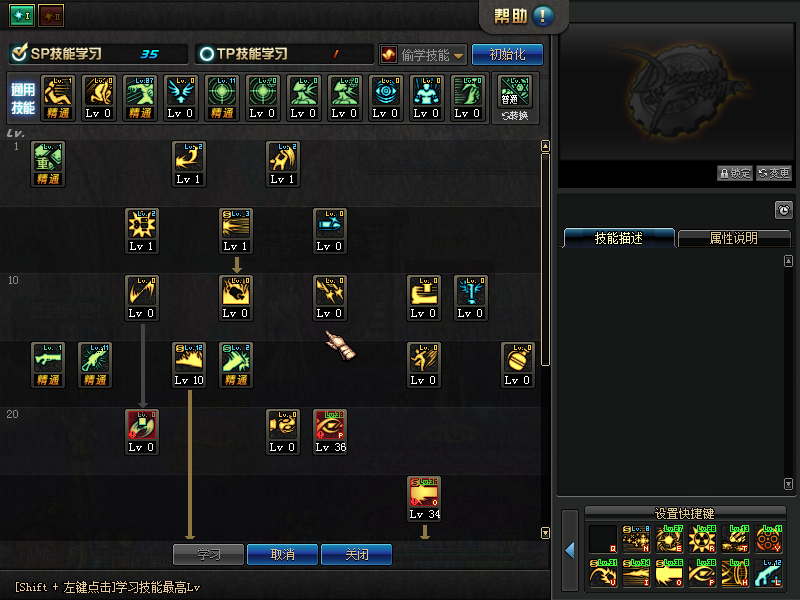Click the alarm clock icon above description tabs
The height and width of the screenshot is (600, 800).
(x=783, y=210)
